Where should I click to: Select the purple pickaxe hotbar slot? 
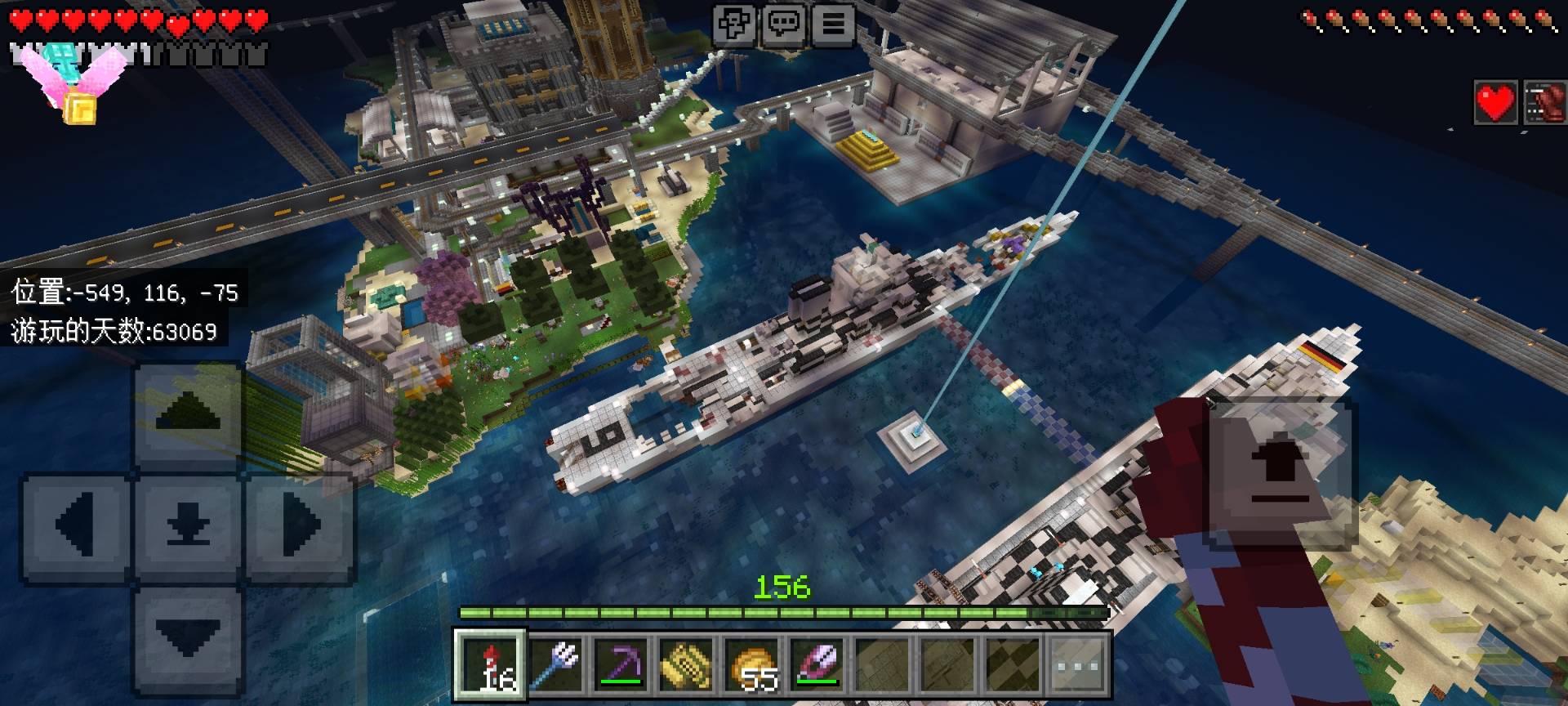coord(622,665)
